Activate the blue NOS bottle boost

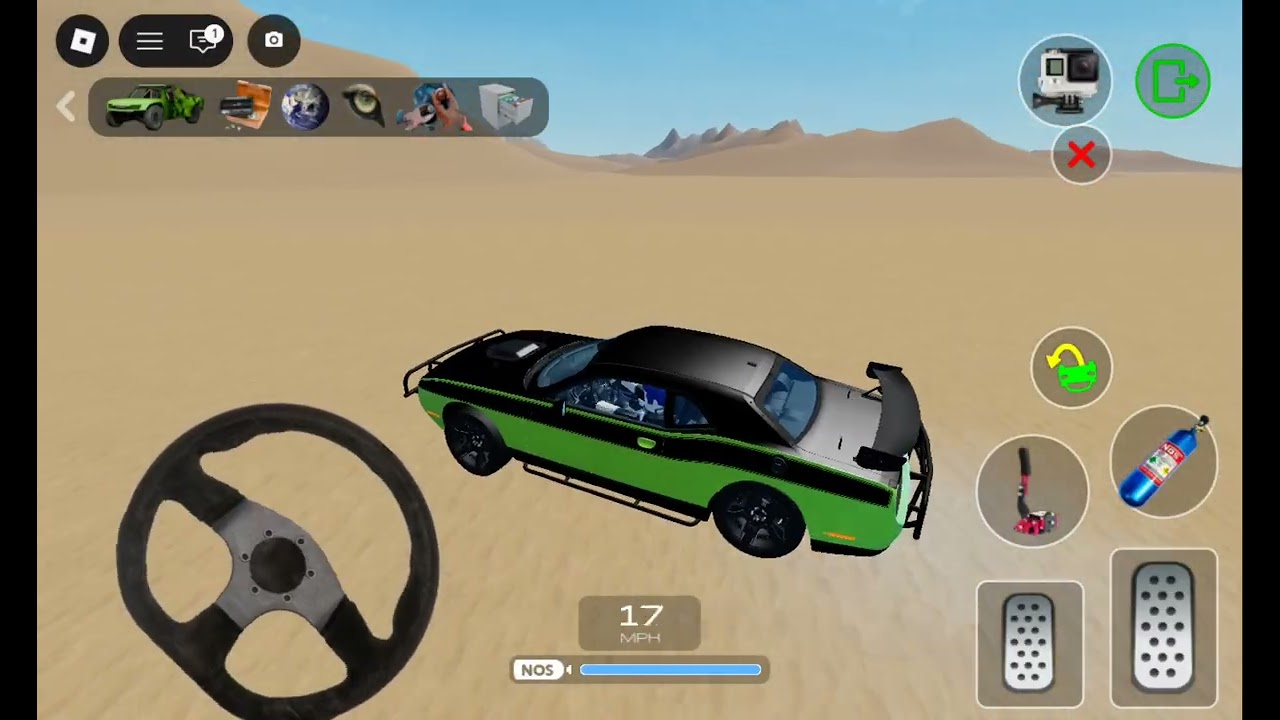(x=1164, y=462)
